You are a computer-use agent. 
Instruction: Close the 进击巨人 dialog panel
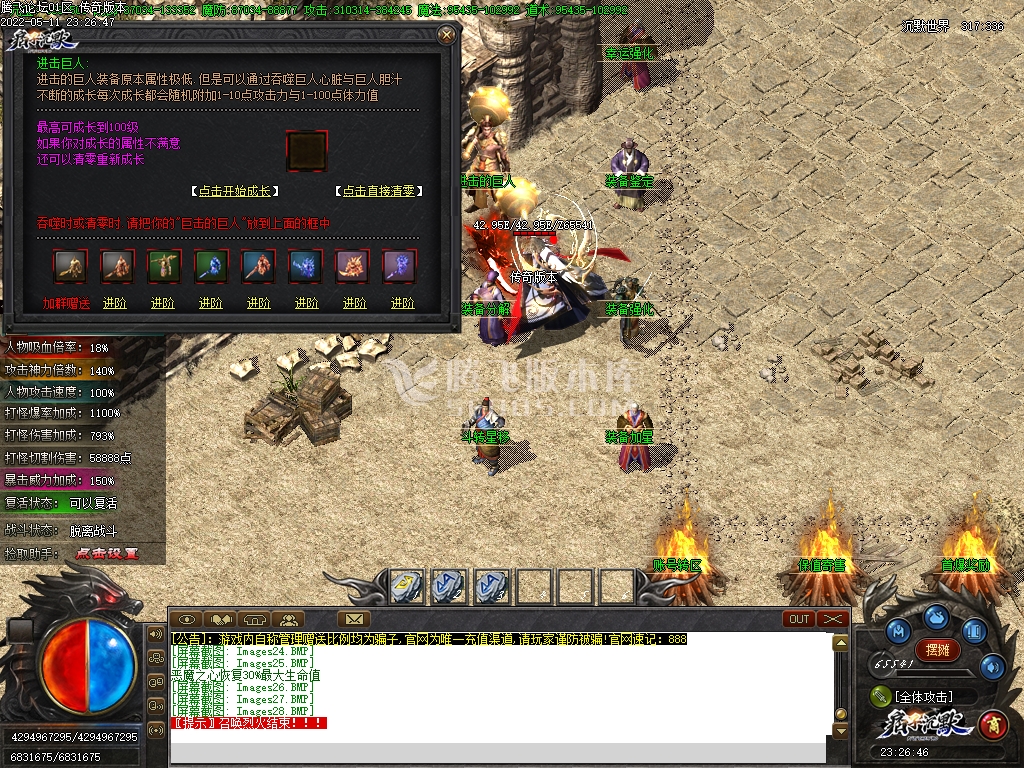pos(446,35)
